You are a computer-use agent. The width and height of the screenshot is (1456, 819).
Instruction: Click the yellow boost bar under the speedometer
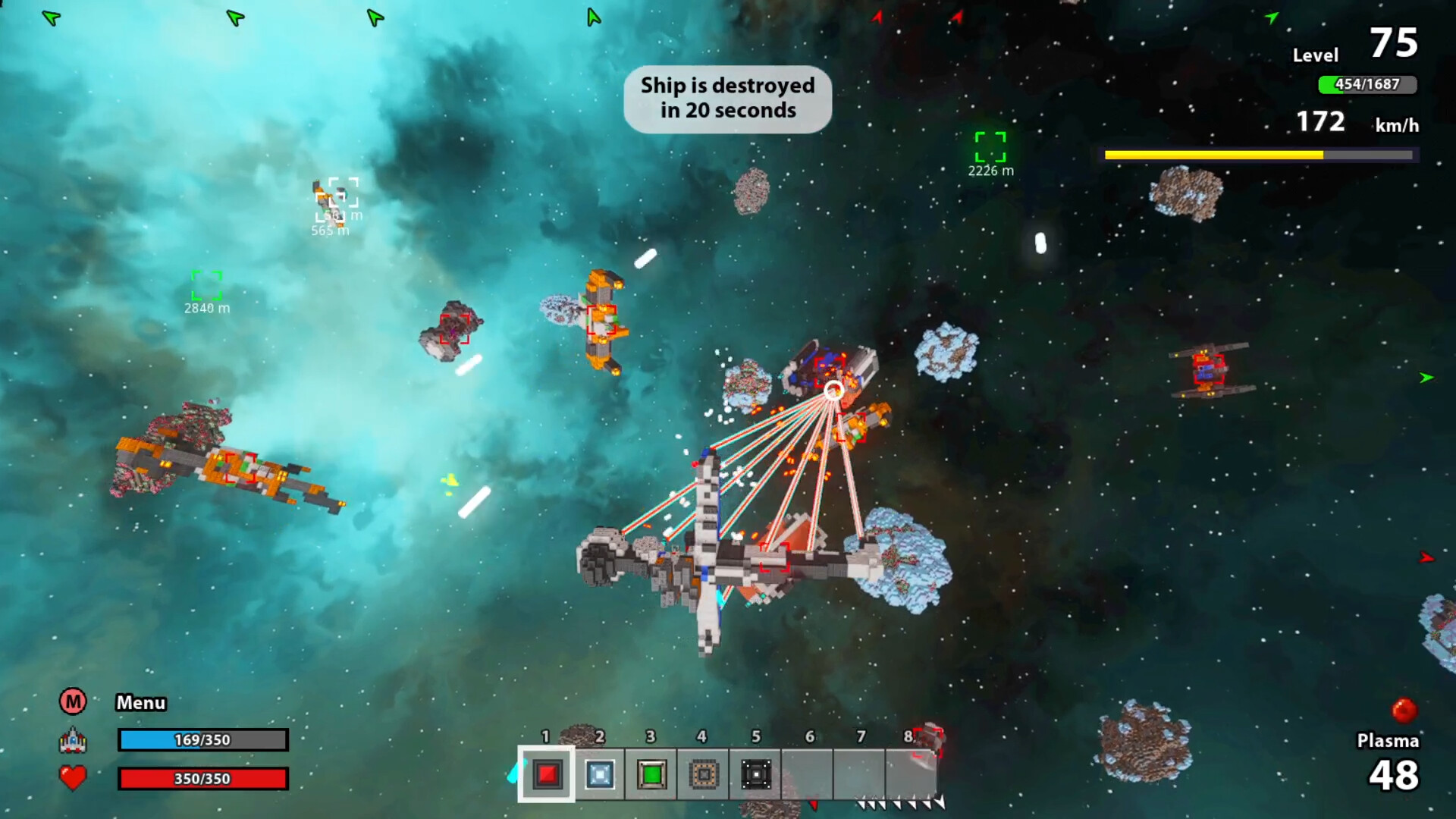[x=1260, y=155]
